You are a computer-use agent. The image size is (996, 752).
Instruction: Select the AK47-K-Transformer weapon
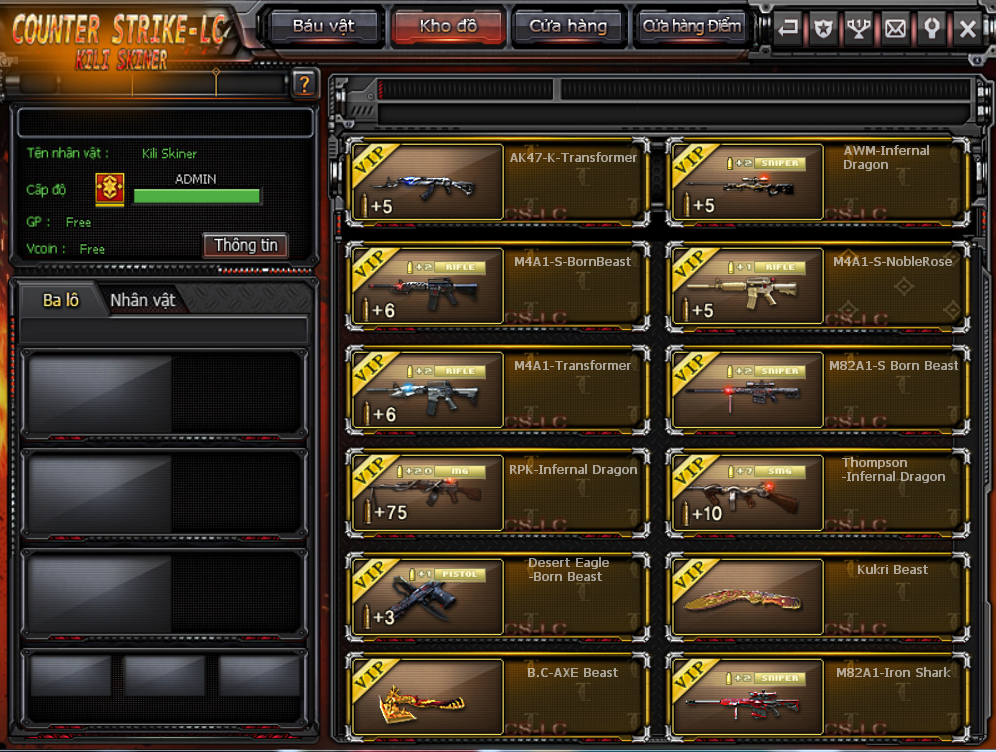point(427,182)
